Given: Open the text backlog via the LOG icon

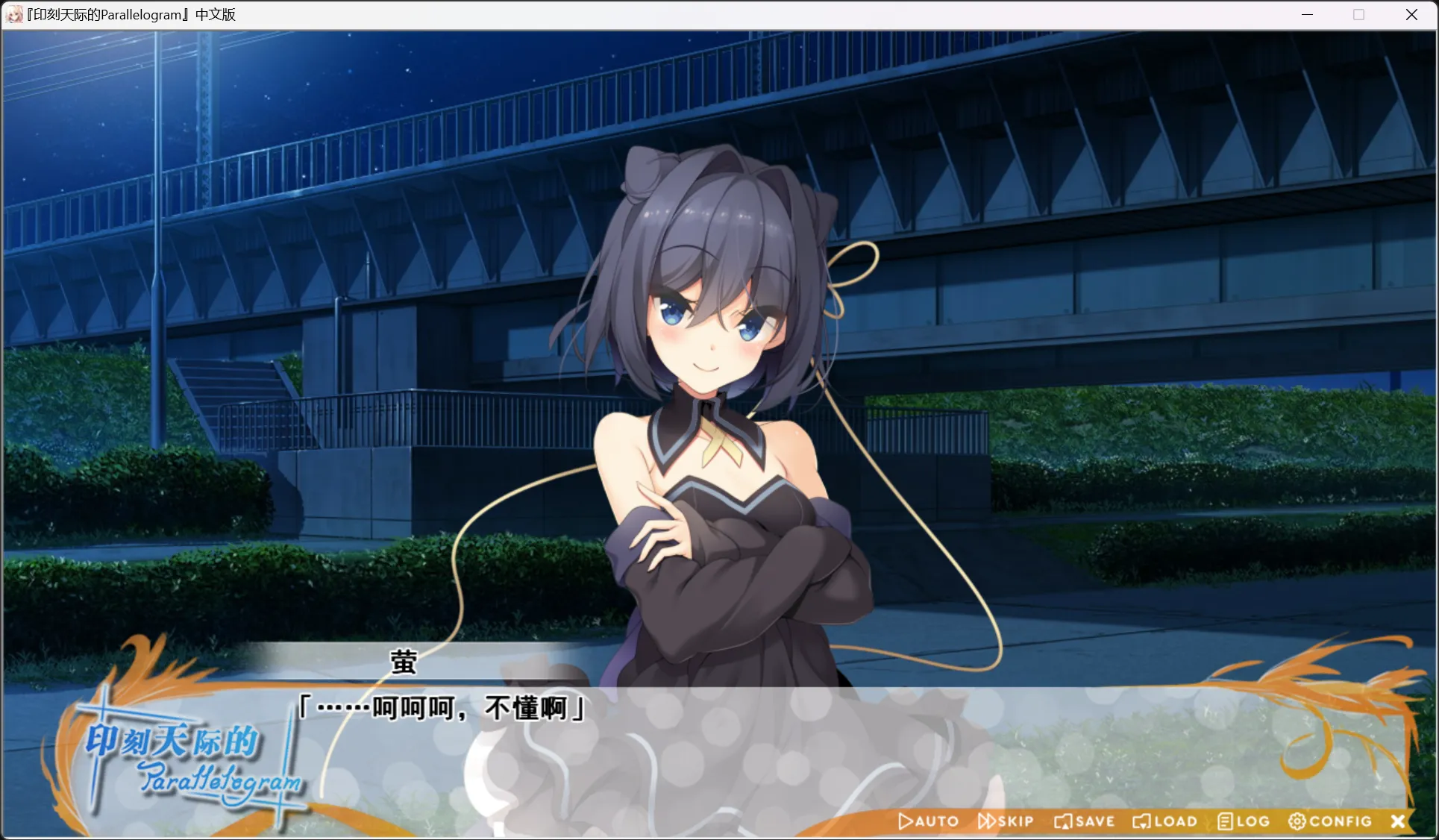Looking at the screenshot, I should pos(1224,821).
